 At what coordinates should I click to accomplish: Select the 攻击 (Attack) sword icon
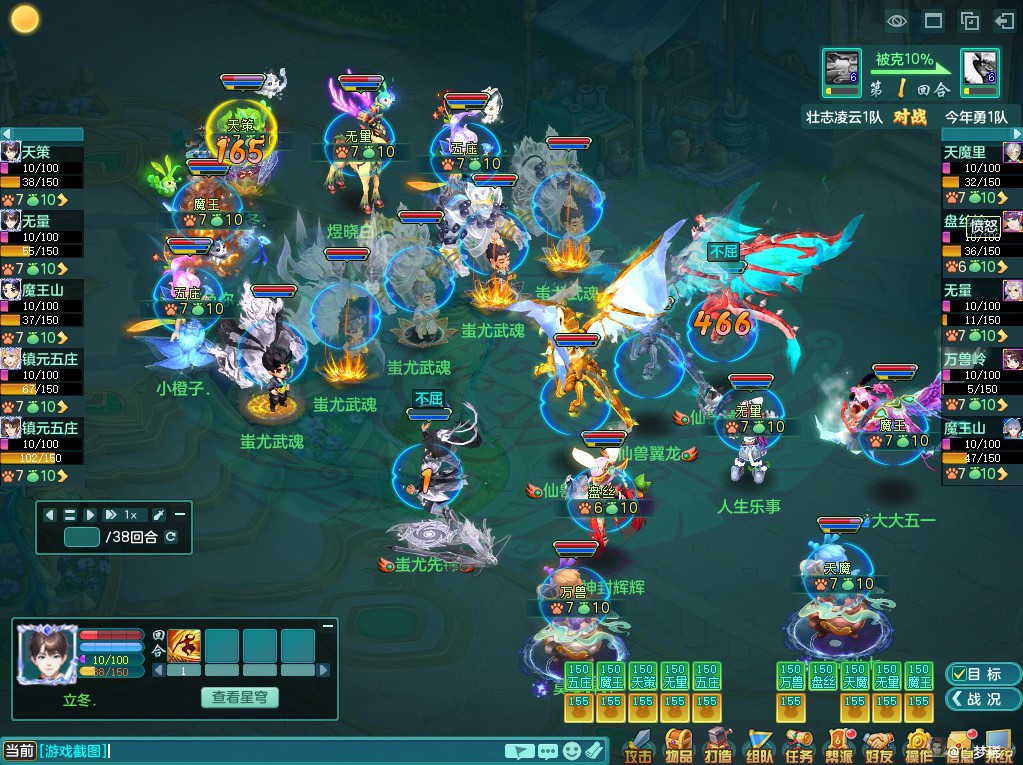click(x=637, y=744)
